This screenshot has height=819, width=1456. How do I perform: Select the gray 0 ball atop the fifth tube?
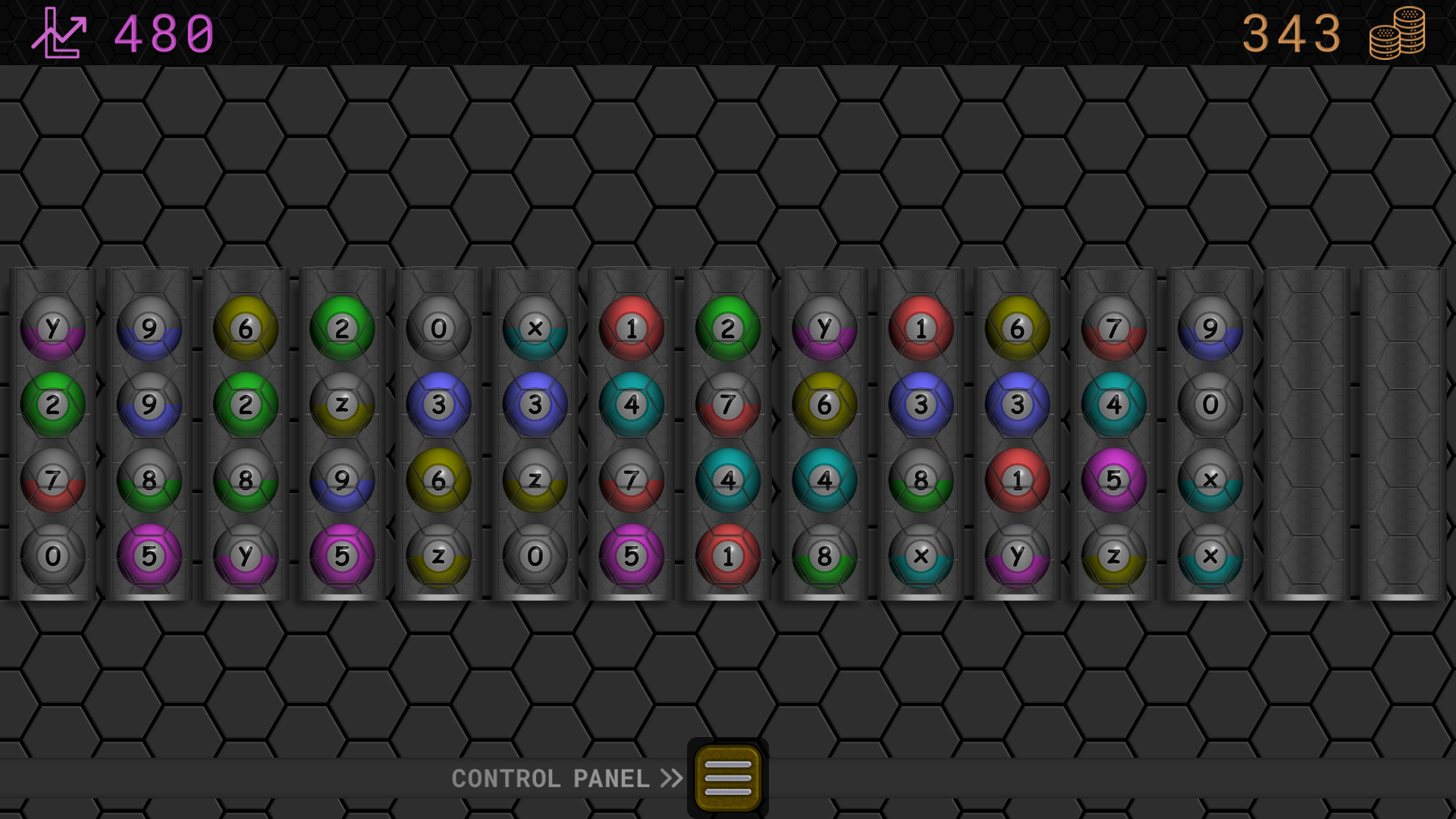[x=438, y=327]
